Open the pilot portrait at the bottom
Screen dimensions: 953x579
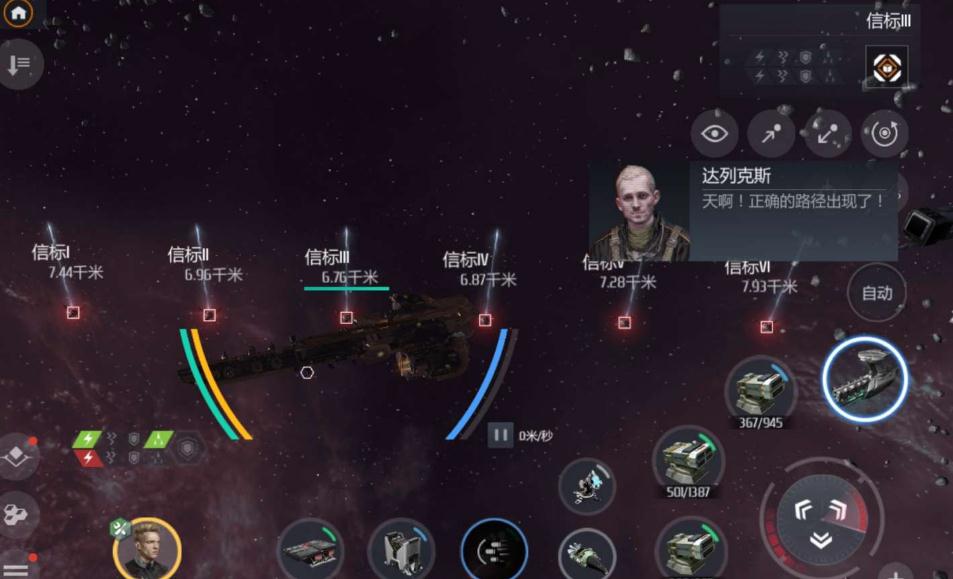[146, 549]
